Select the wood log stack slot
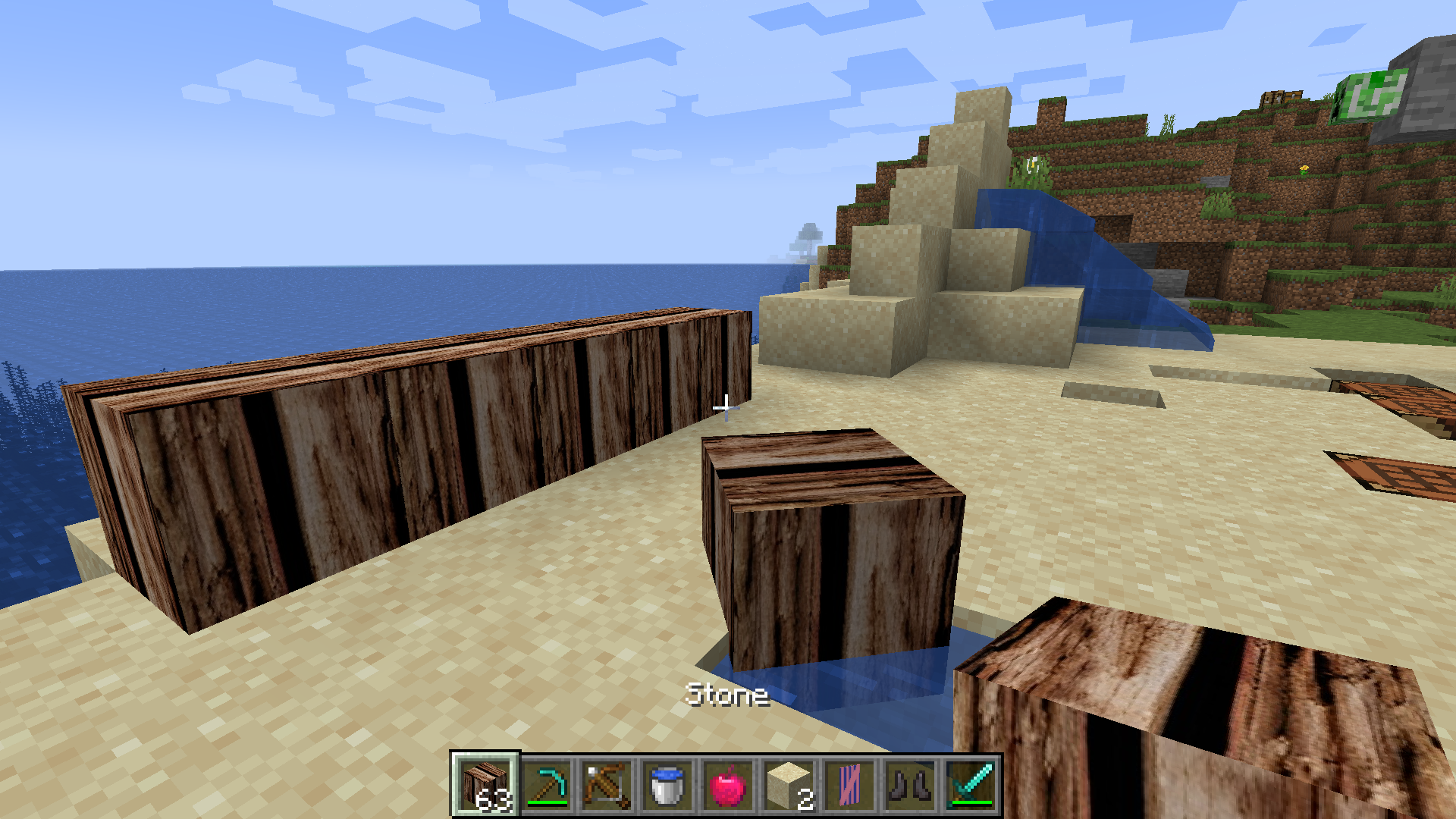Image resolution: width=1456 pixels, height=819 pixels. [x=485, y=785]
